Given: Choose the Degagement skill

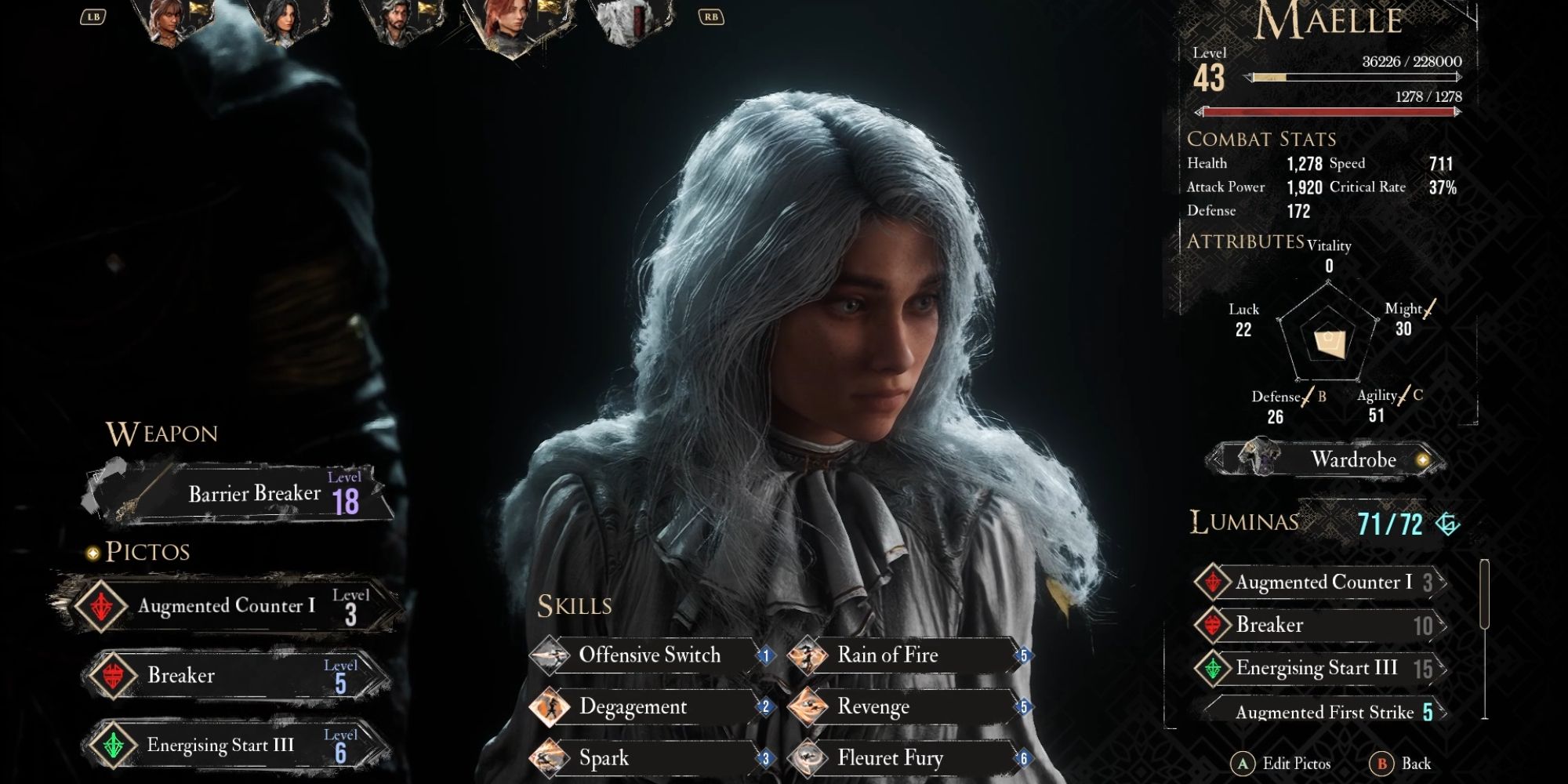Looking at the screenshot, I should pos(649,707).
